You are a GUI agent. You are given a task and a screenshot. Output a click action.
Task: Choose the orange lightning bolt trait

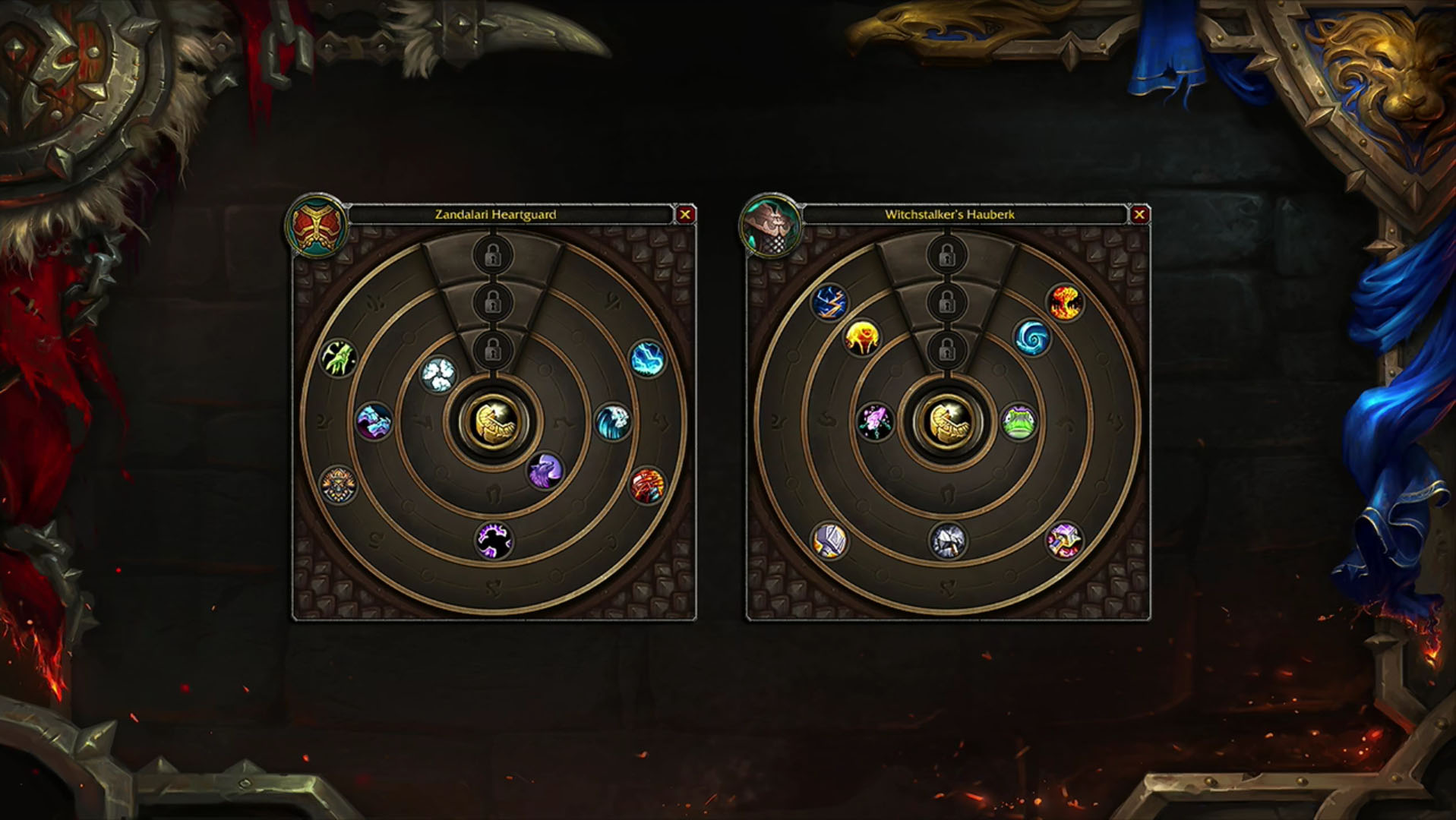(x=829, y=302)
